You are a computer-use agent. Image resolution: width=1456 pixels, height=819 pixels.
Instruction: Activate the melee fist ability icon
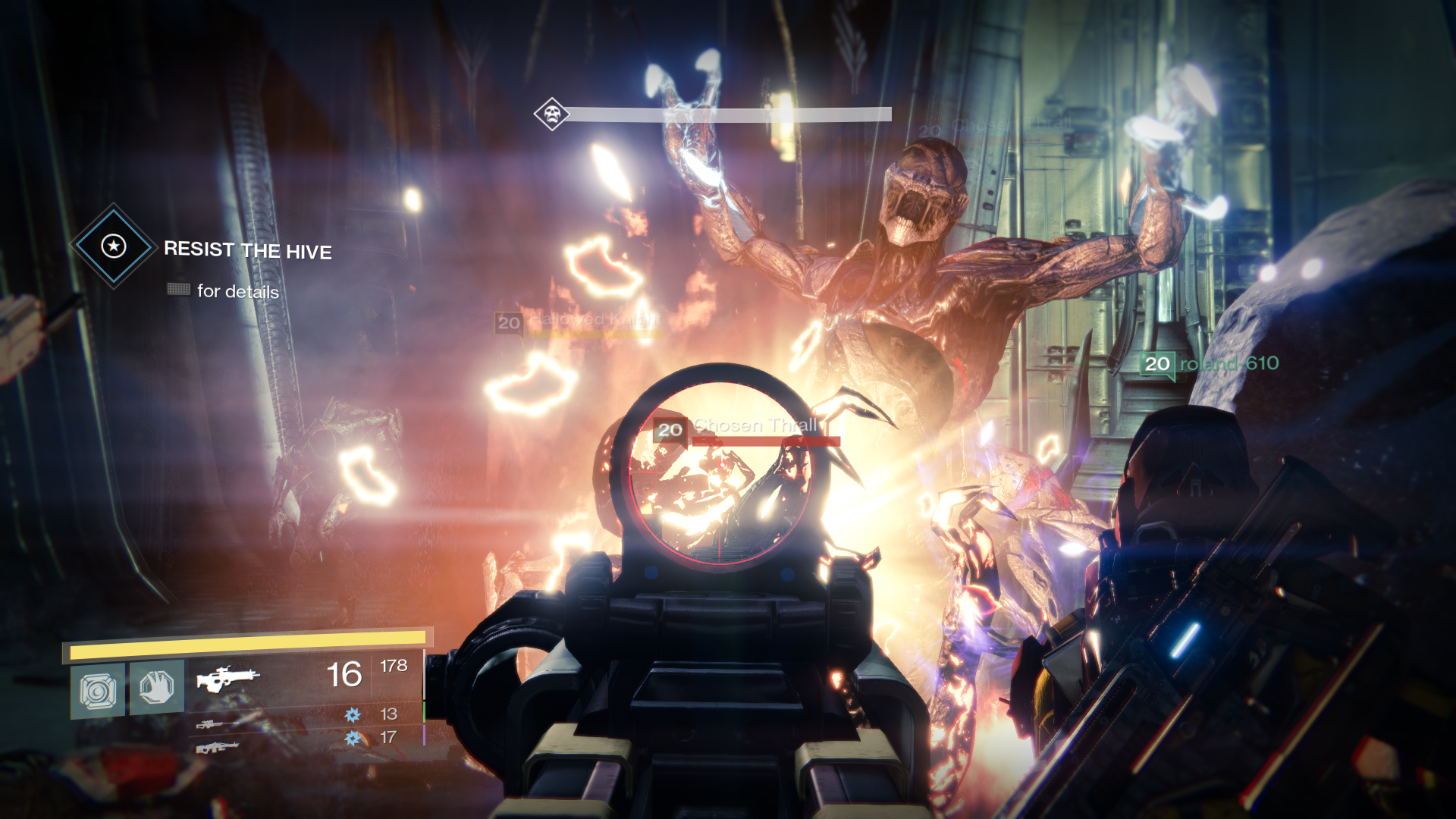(x=157, y=687)
